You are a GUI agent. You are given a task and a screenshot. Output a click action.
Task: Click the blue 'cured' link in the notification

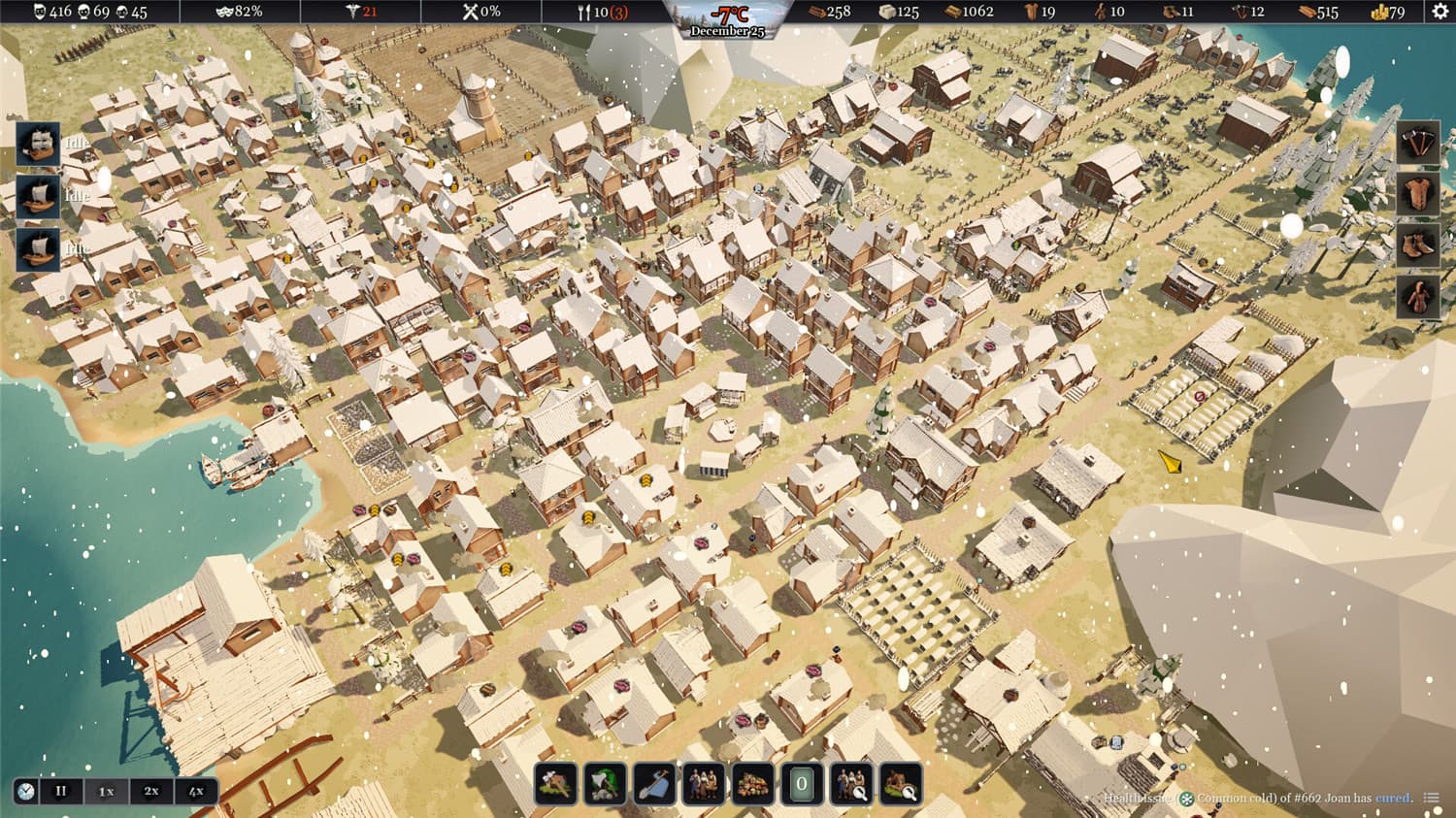pos(1394,798)
